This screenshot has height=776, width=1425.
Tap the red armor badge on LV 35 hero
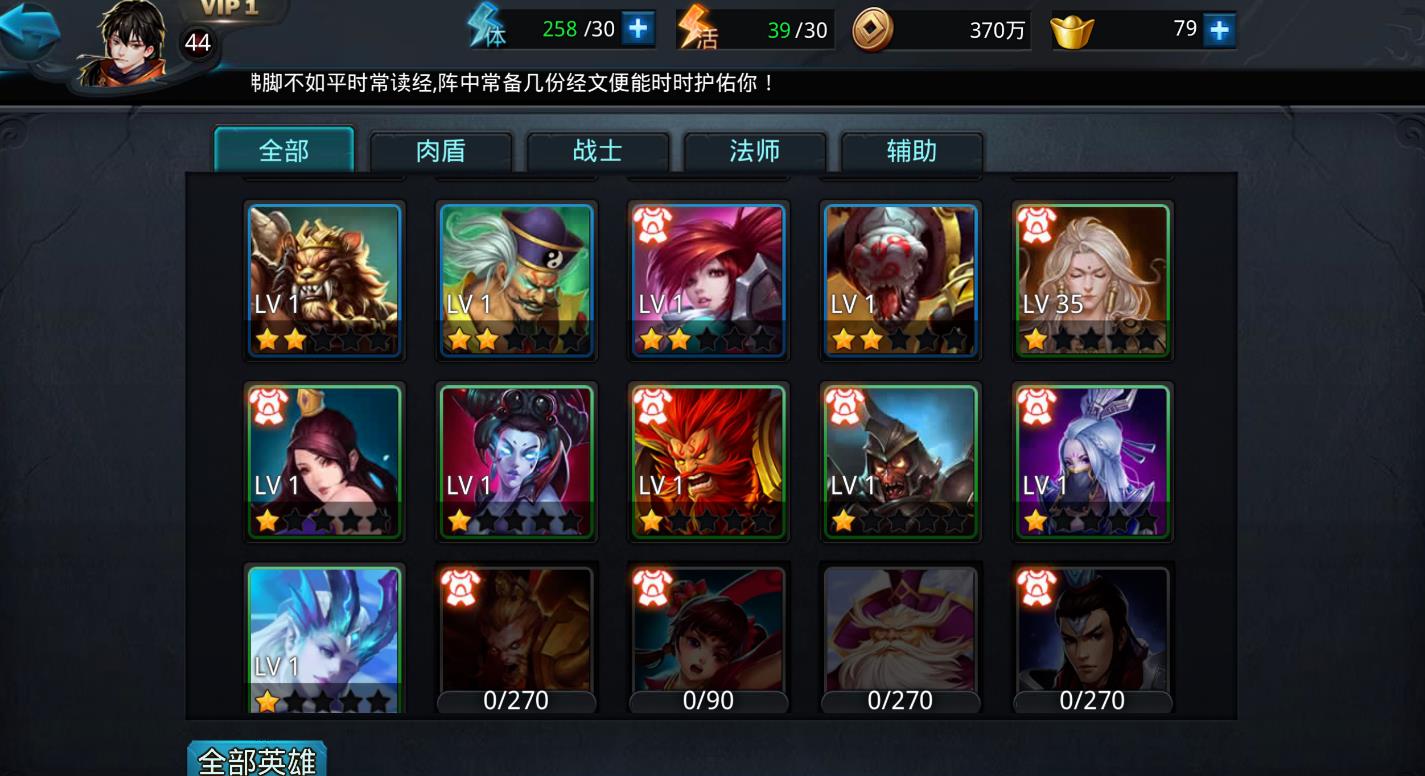(x=1038, y=224)
